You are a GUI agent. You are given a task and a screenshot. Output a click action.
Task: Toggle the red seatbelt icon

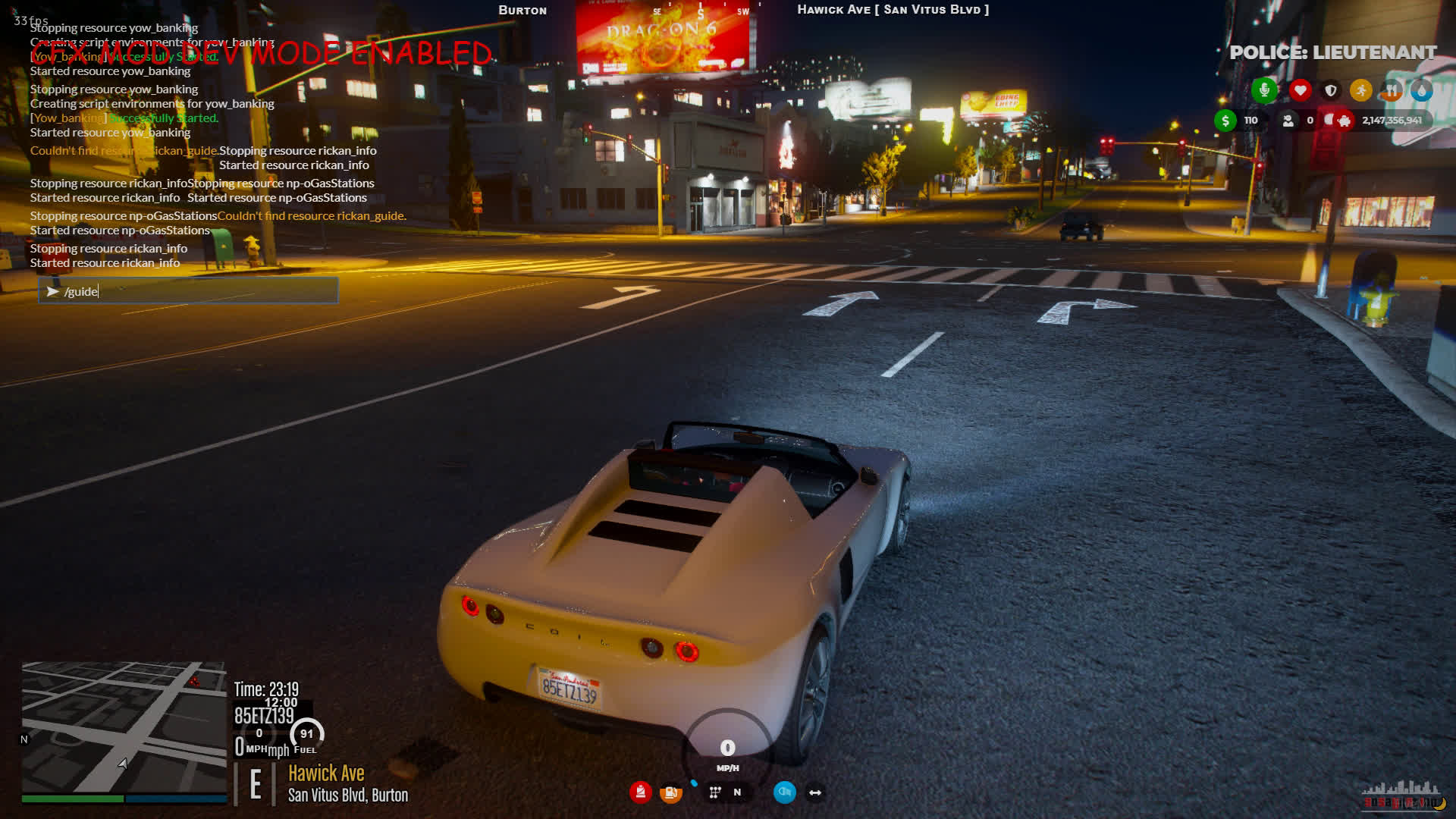[641, 792]
